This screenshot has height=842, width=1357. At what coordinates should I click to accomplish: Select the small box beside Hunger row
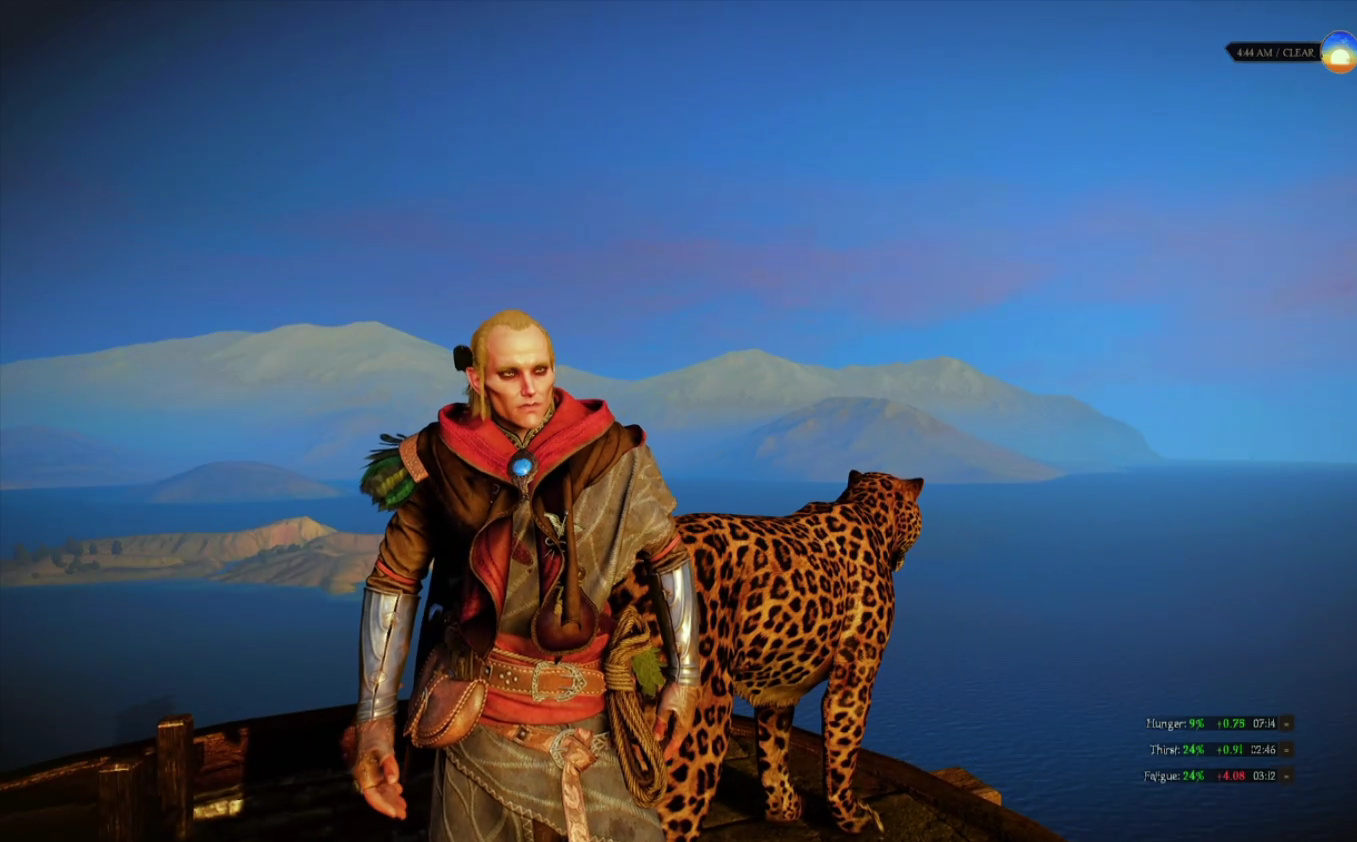(x=1287, y=723)
